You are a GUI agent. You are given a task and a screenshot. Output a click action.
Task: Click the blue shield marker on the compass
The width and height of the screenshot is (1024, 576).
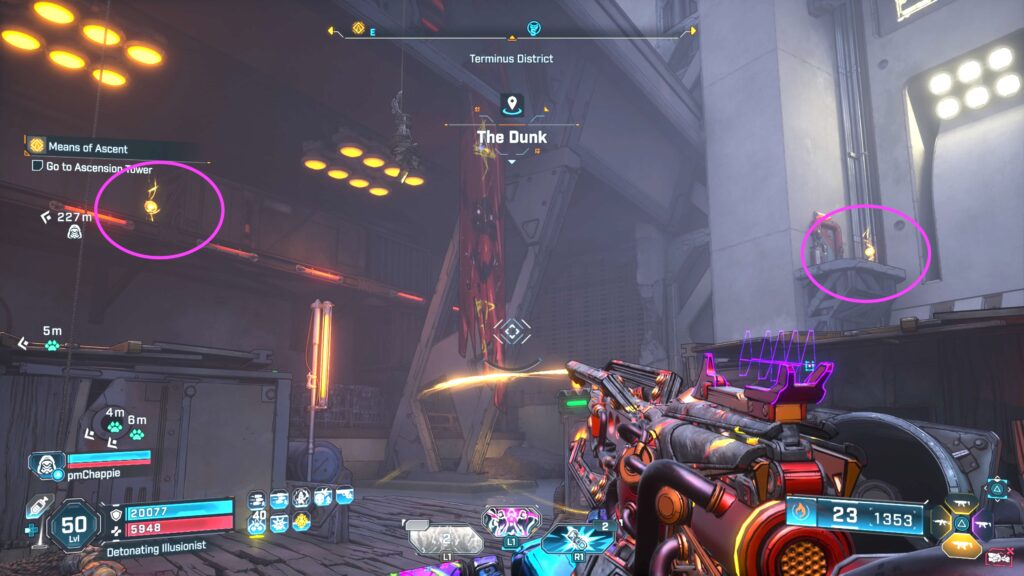(x=533, y=28)
